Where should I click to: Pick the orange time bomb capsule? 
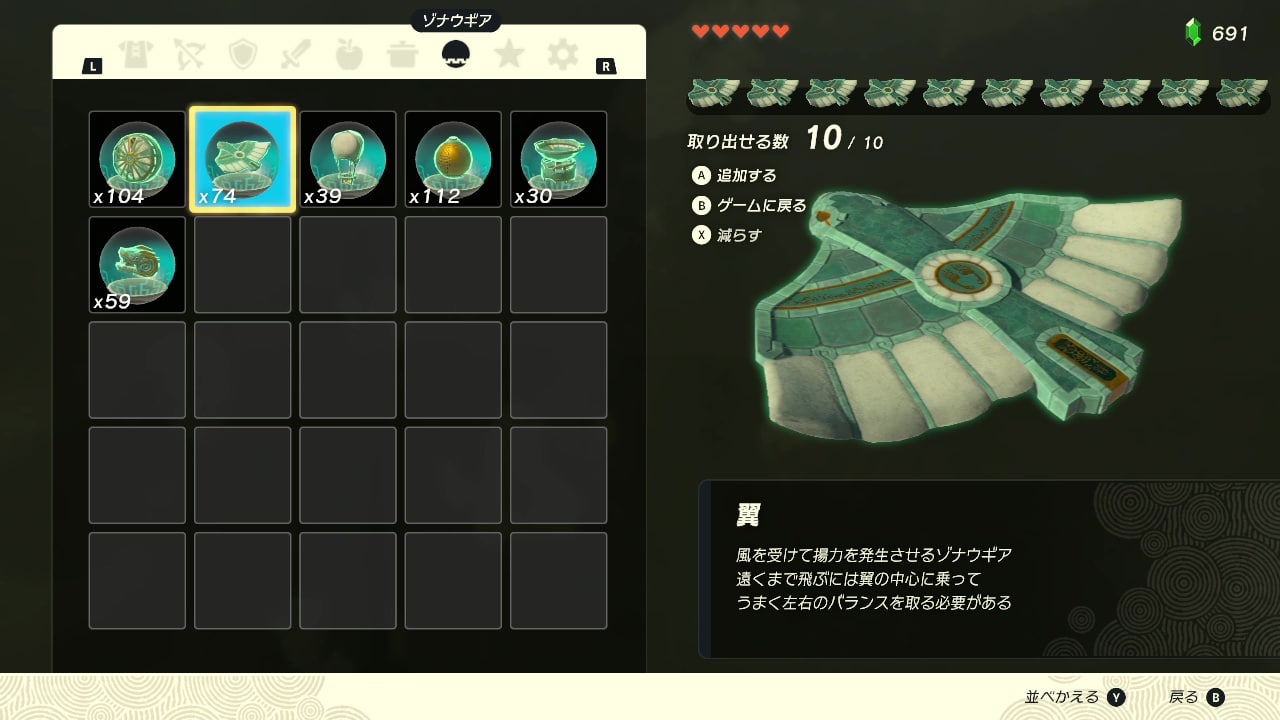point(453,159)
